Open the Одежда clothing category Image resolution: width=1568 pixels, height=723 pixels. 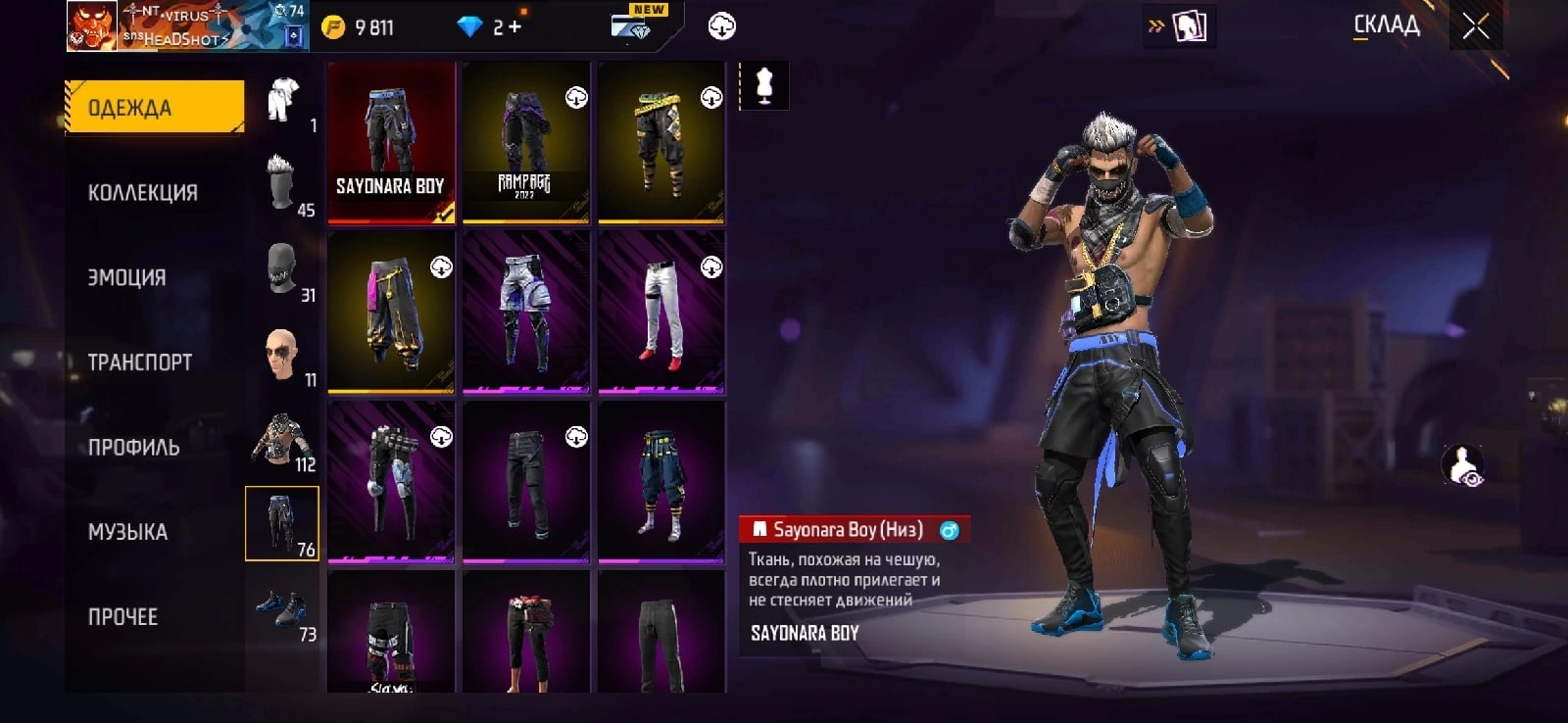pyautogui.click(x=154, y=107)
